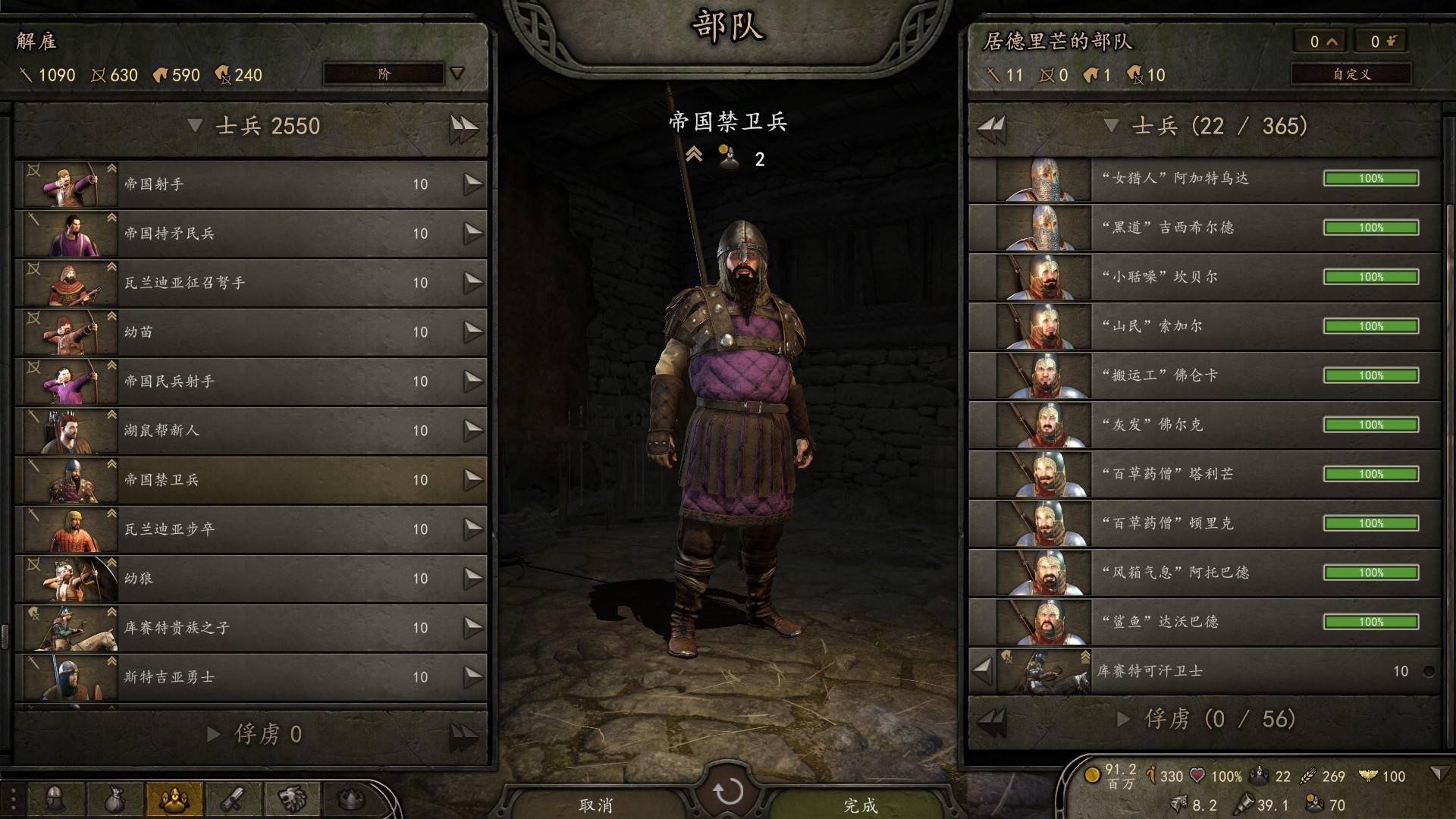
Task: Click the circular reset arrow button
Action: click(728, 792)
